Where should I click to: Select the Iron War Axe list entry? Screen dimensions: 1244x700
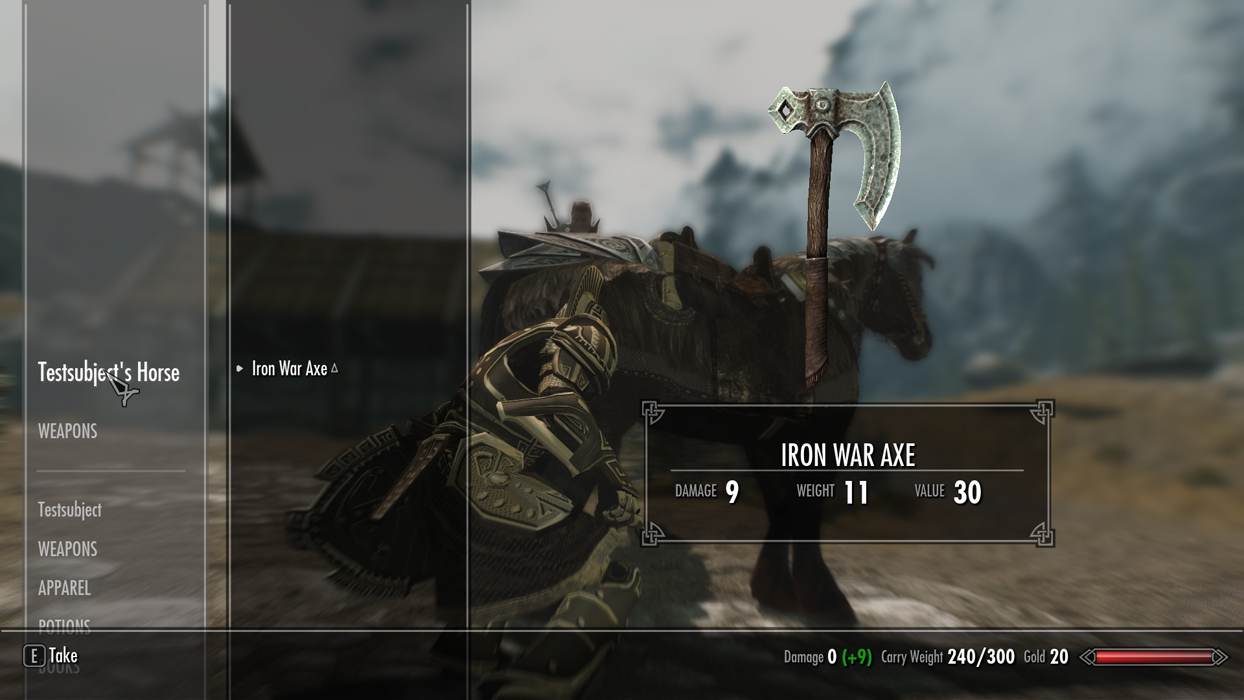coord(290,369)
